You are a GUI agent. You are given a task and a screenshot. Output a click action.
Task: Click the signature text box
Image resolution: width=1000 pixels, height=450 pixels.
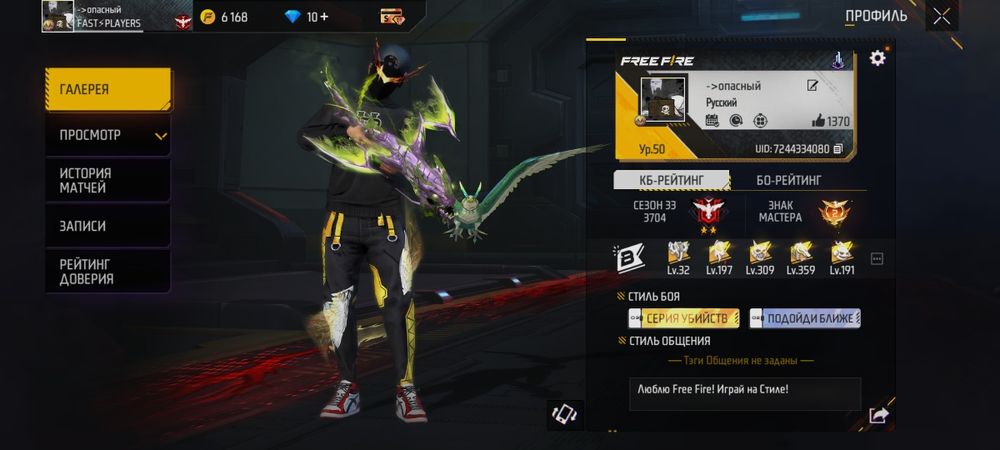point(745,393)
